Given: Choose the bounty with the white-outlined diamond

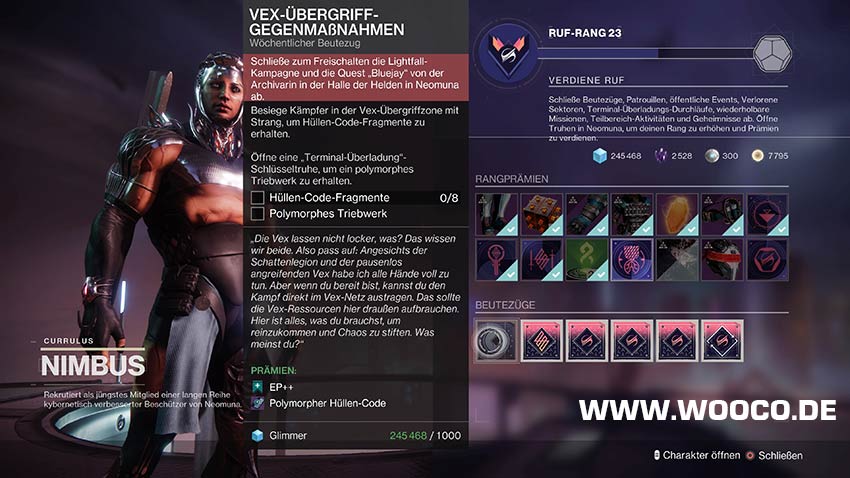Looking at the screenshot, I should [722, 340].
